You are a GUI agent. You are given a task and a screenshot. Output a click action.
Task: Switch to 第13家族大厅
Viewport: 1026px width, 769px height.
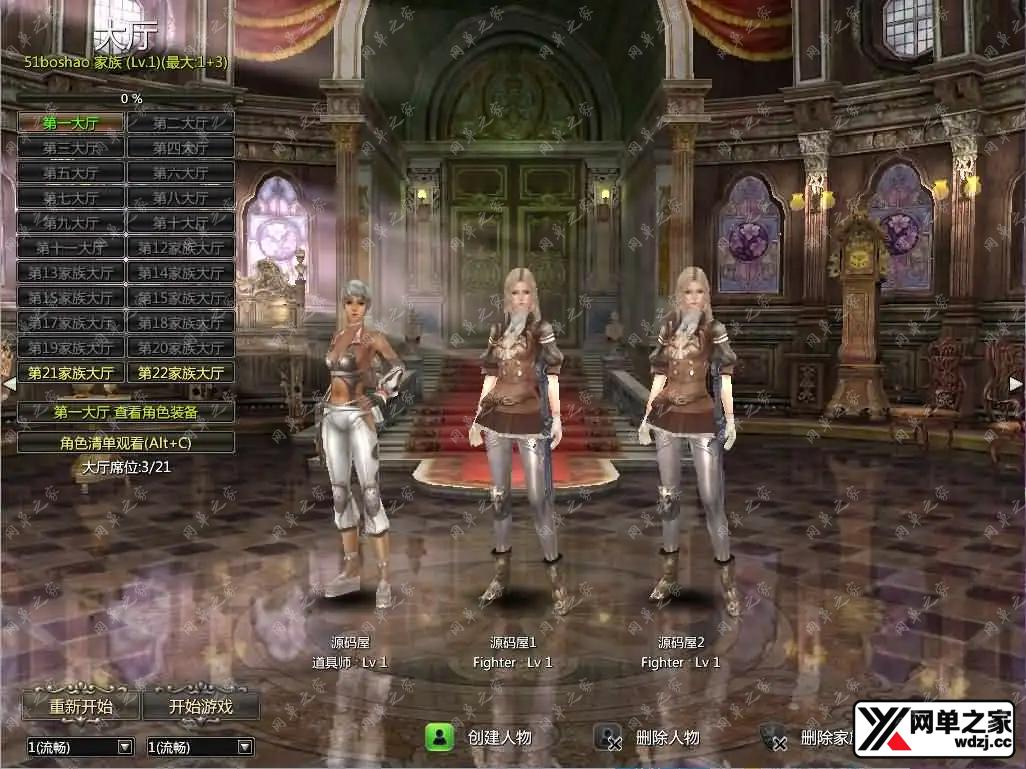[x=71, y=272]
